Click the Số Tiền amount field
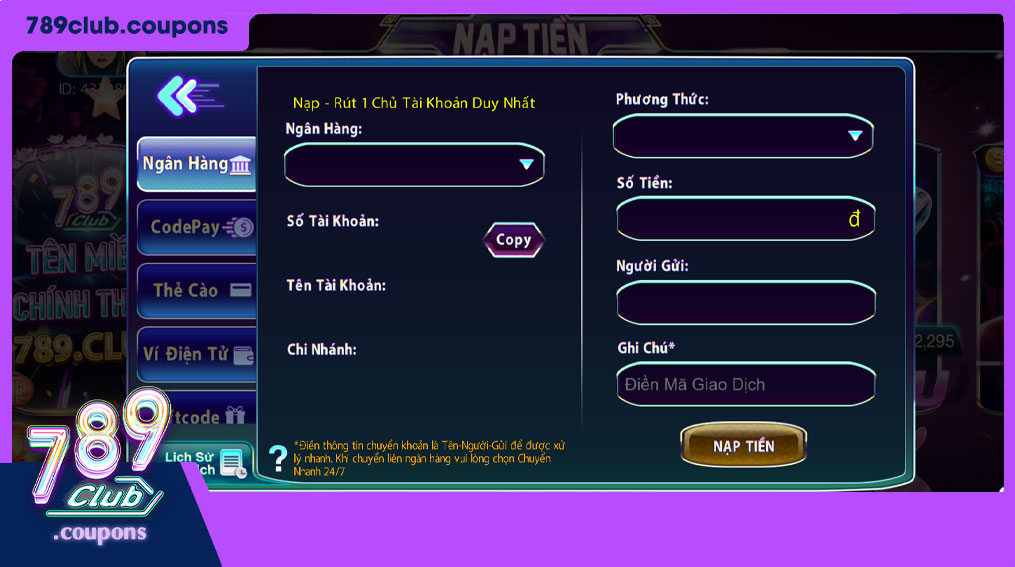 [x=745, y=219]
